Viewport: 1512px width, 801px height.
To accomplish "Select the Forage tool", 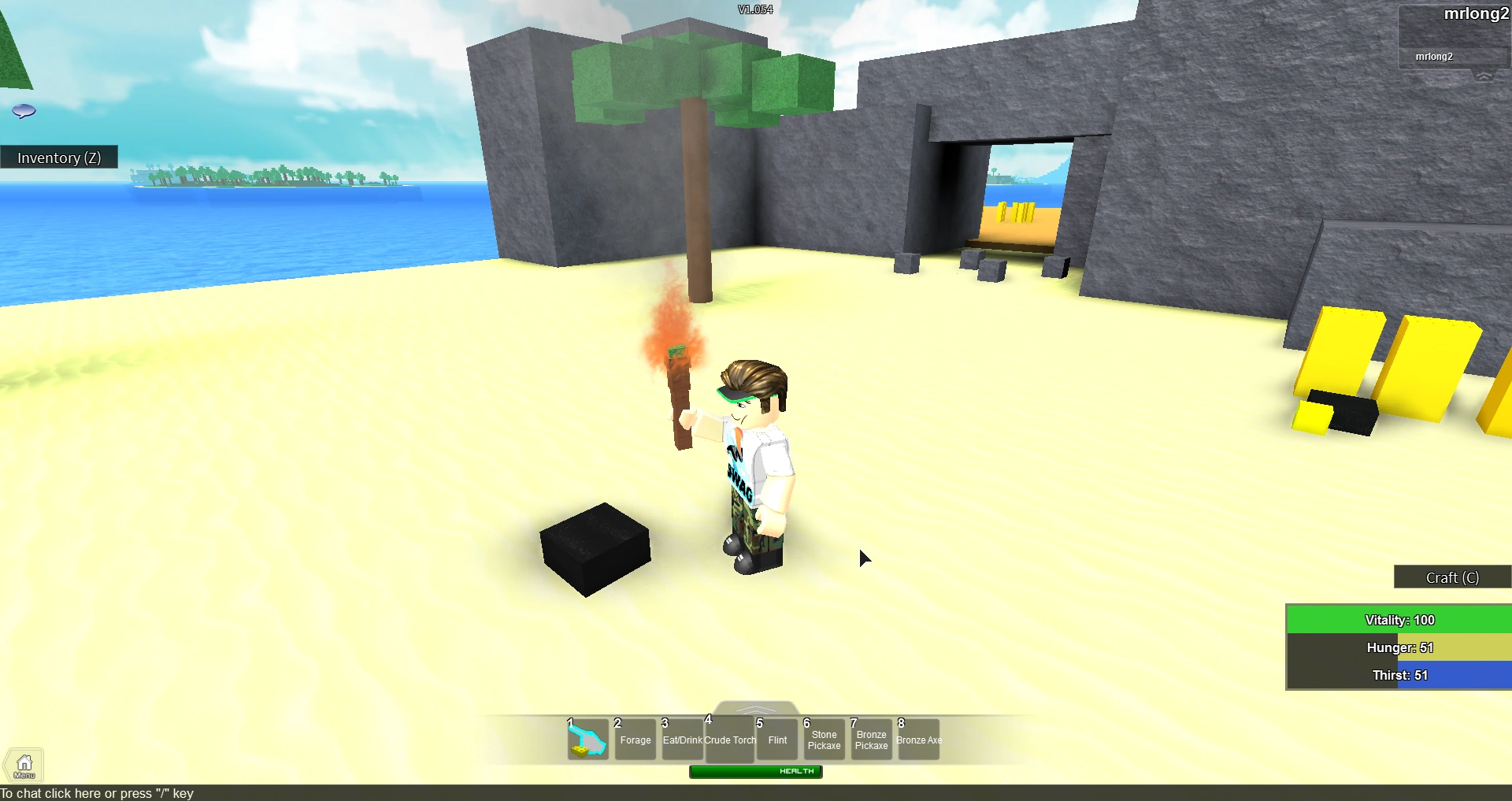I will (x=635, y=739).
